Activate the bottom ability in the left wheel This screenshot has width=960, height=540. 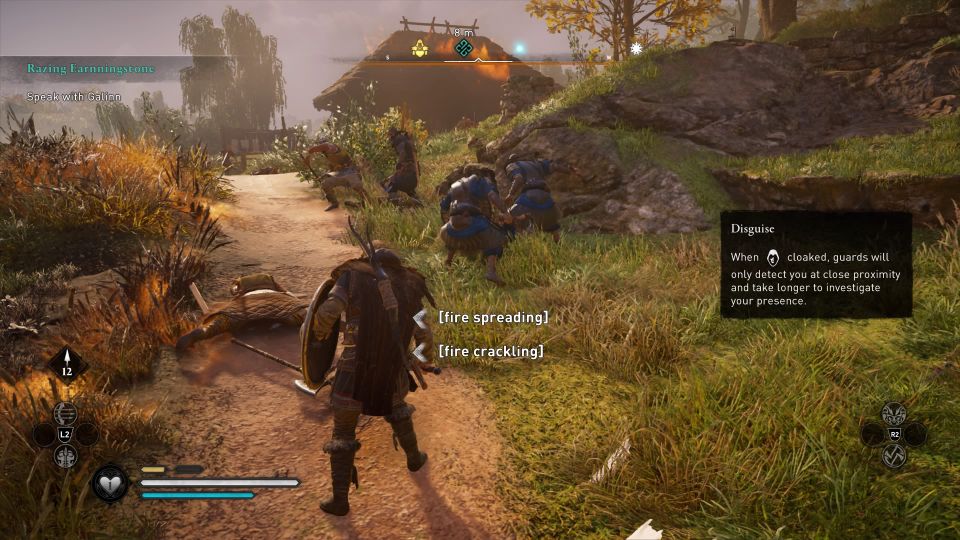point(66,456)
